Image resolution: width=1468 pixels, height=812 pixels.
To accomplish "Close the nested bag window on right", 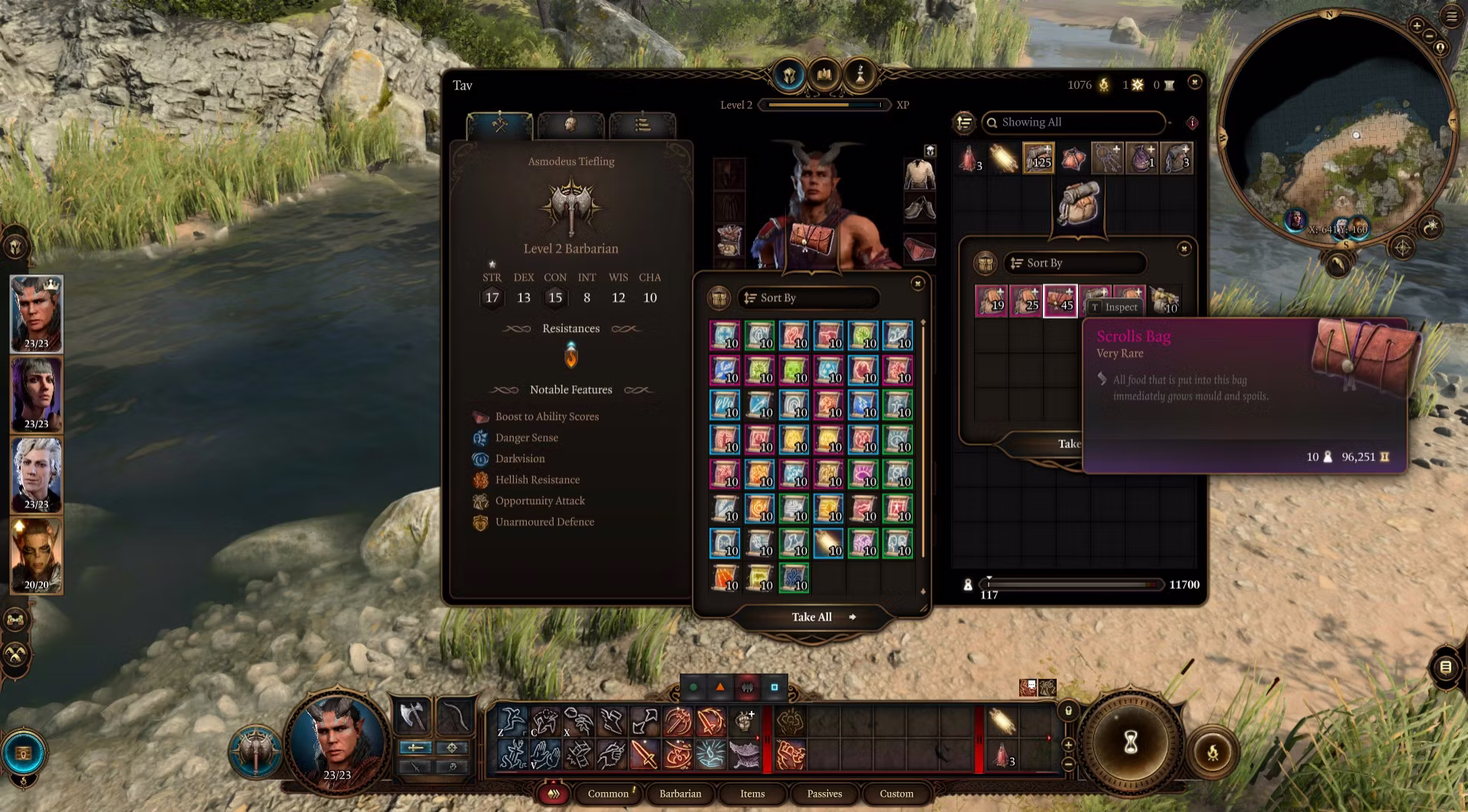I will pyautogui.click(x=1184, y=248).
